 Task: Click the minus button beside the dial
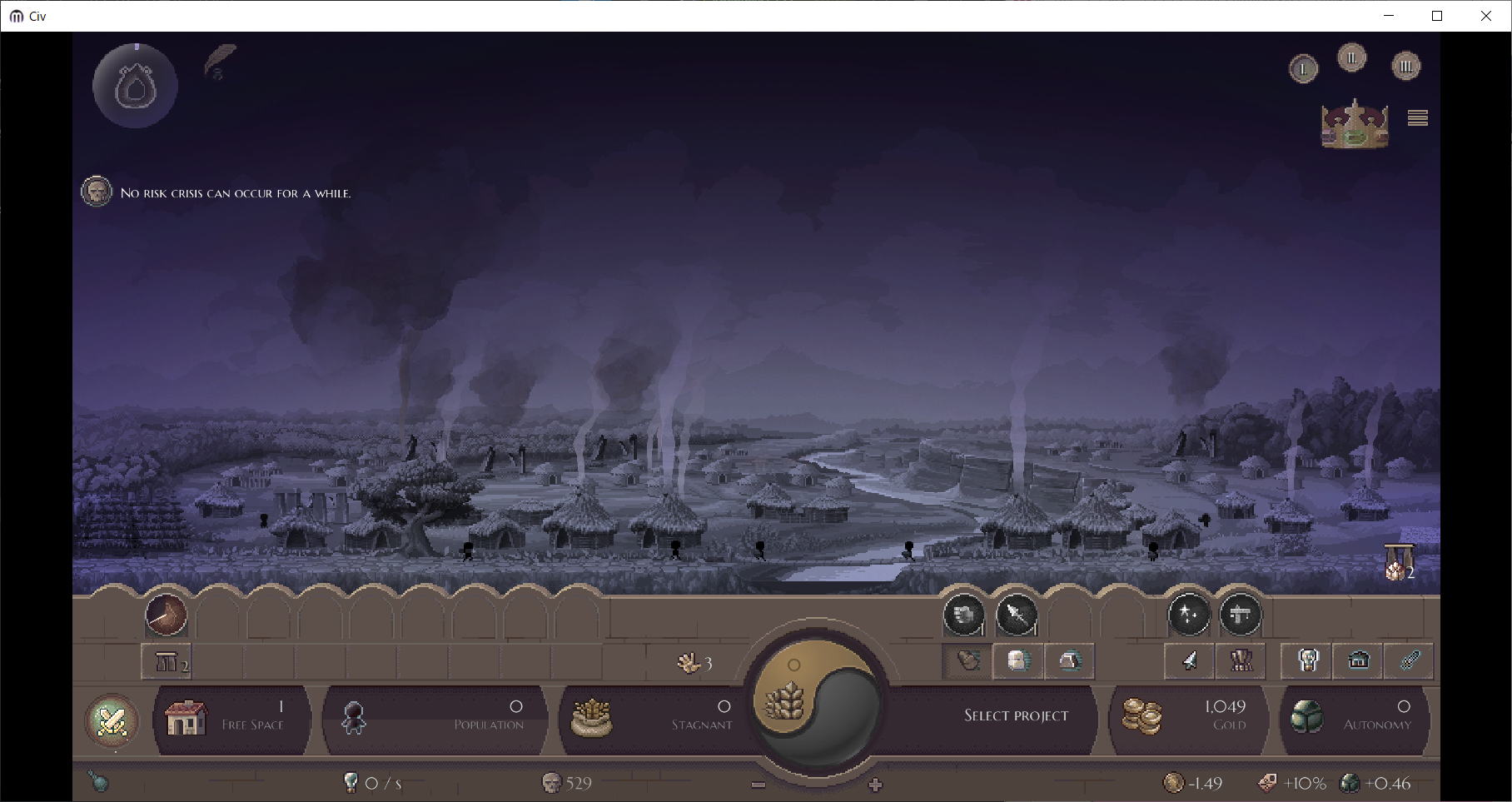758,785
